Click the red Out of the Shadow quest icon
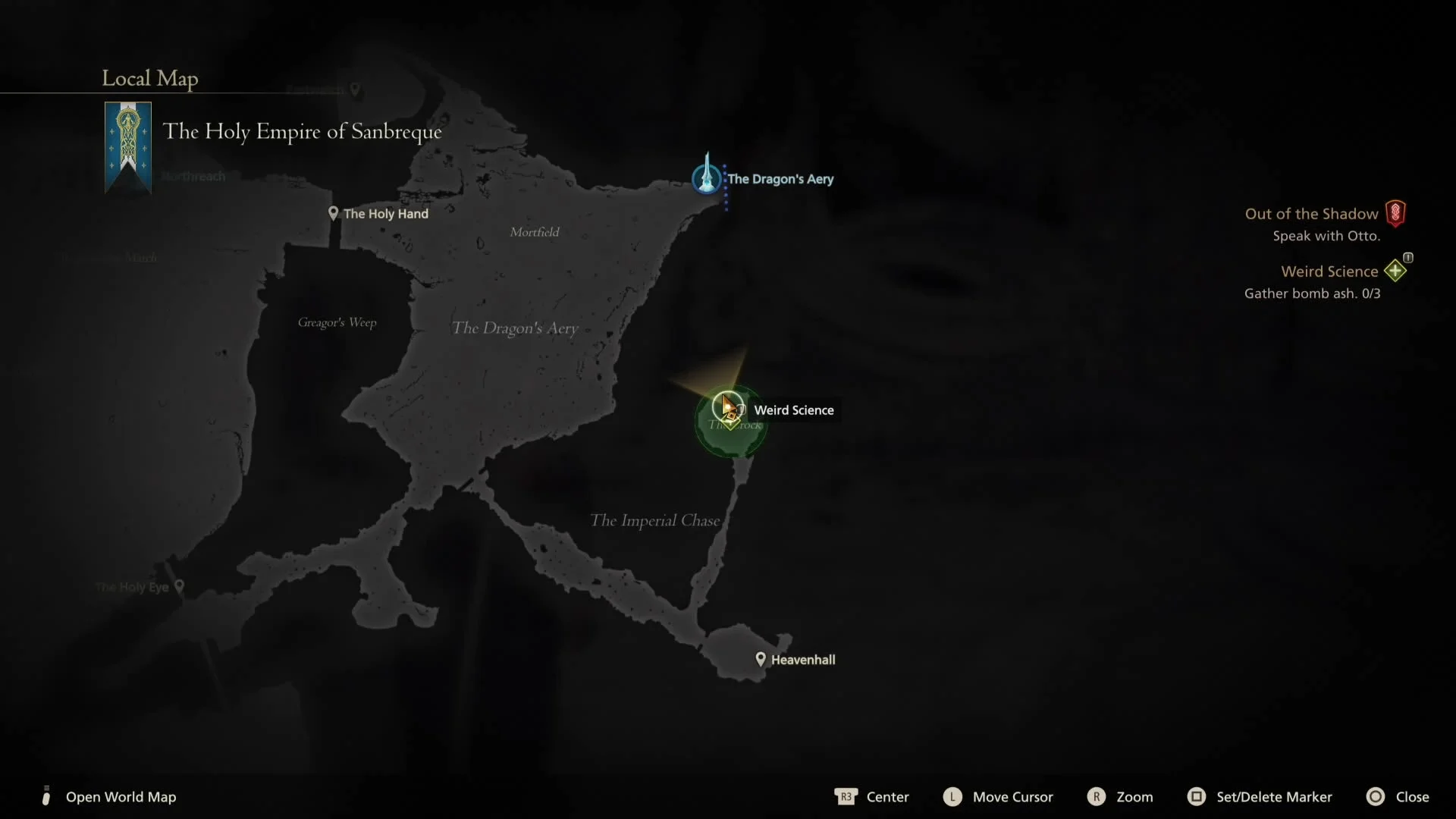Screen dimensions: 1456x819 tap(1396, 213)
